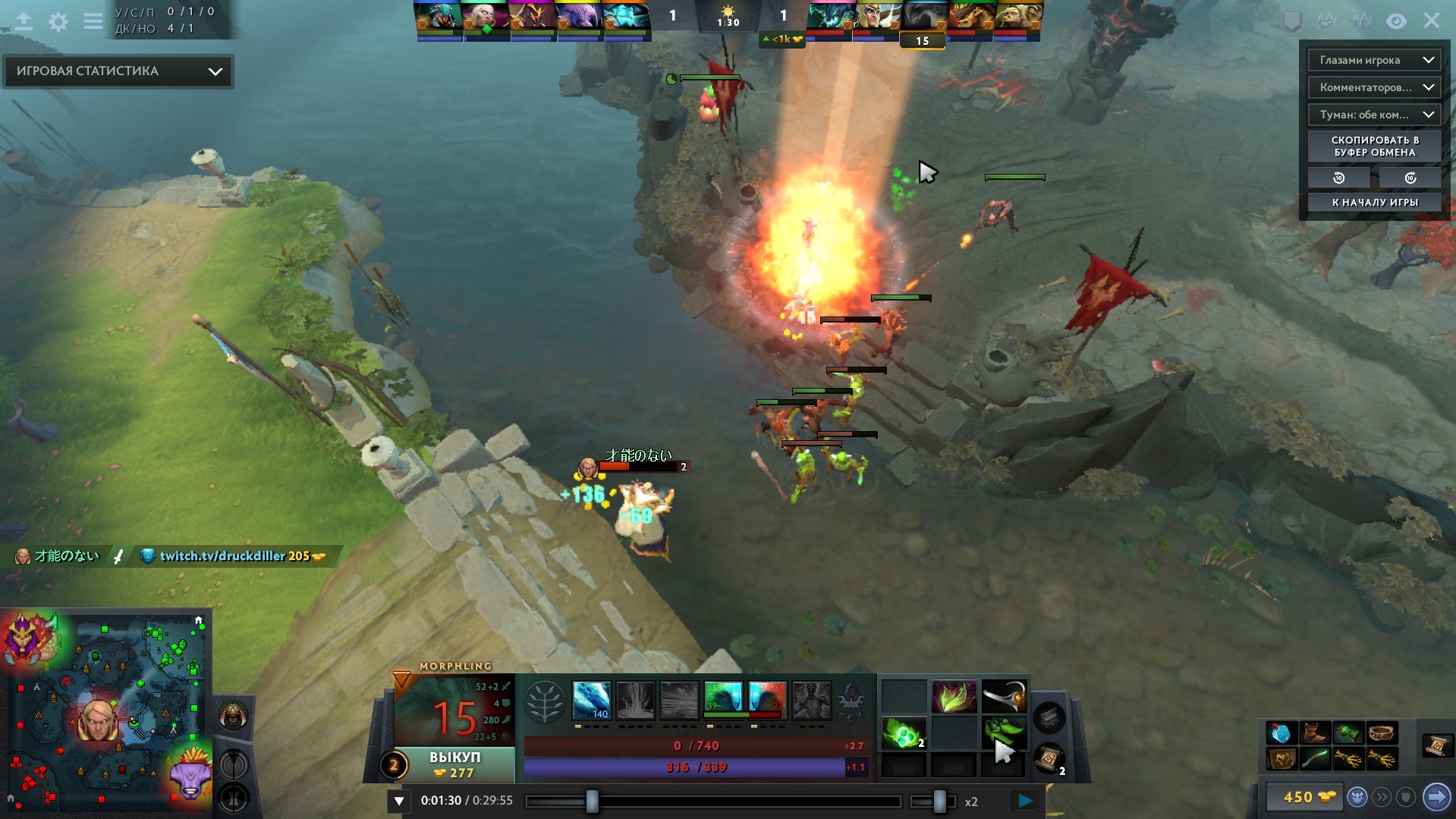Click the К НАЧАЛУ ИГРЫ button

(x=1374, y=203)
